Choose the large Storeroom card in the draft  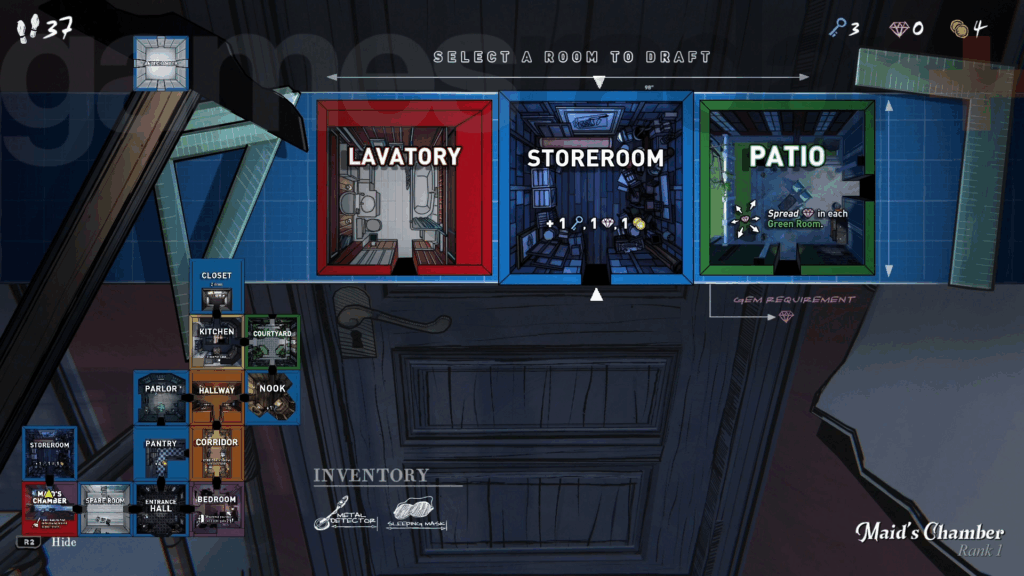[x=596, y=188]
